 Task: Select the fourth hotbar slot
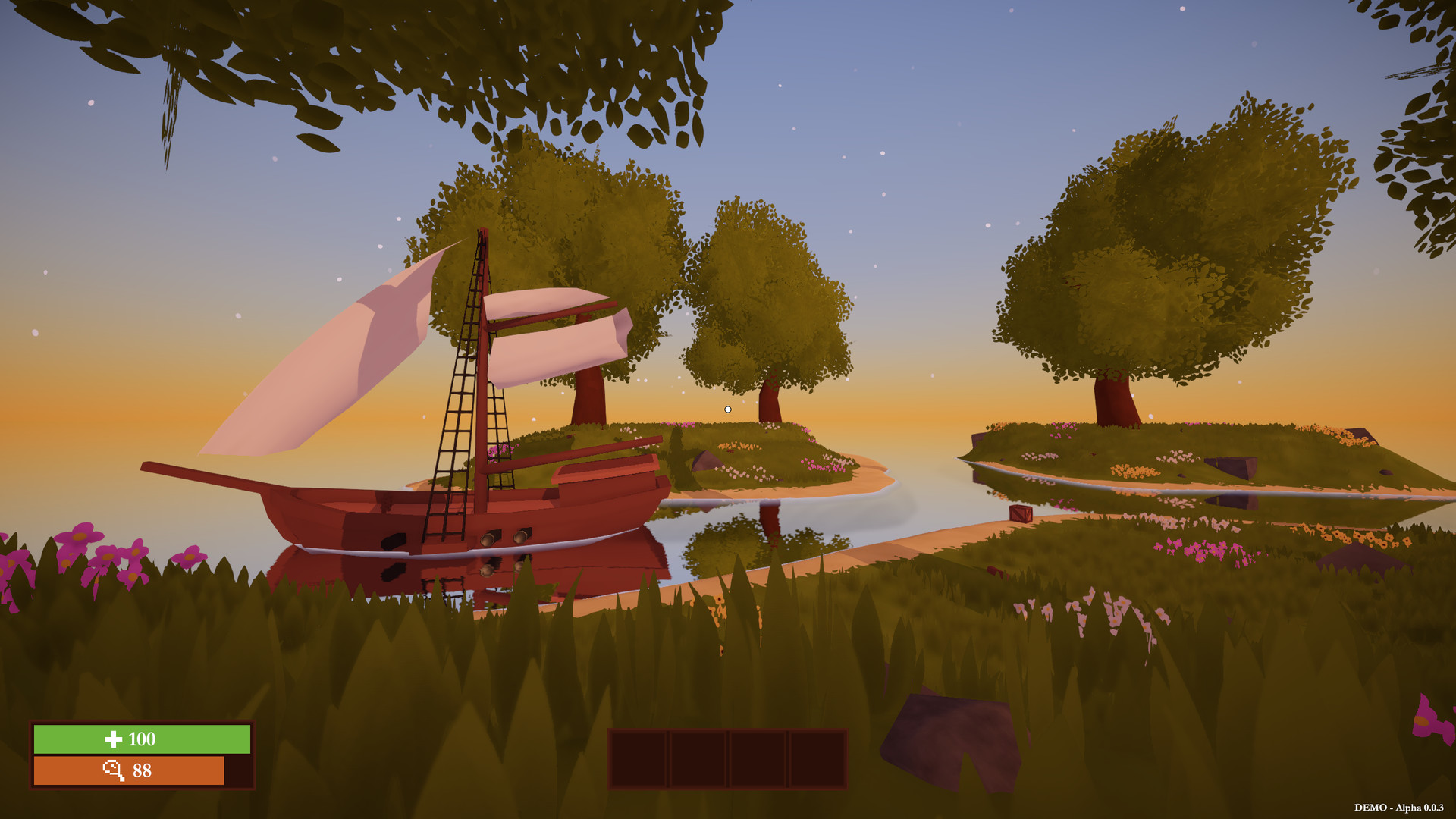pos(817,758)
